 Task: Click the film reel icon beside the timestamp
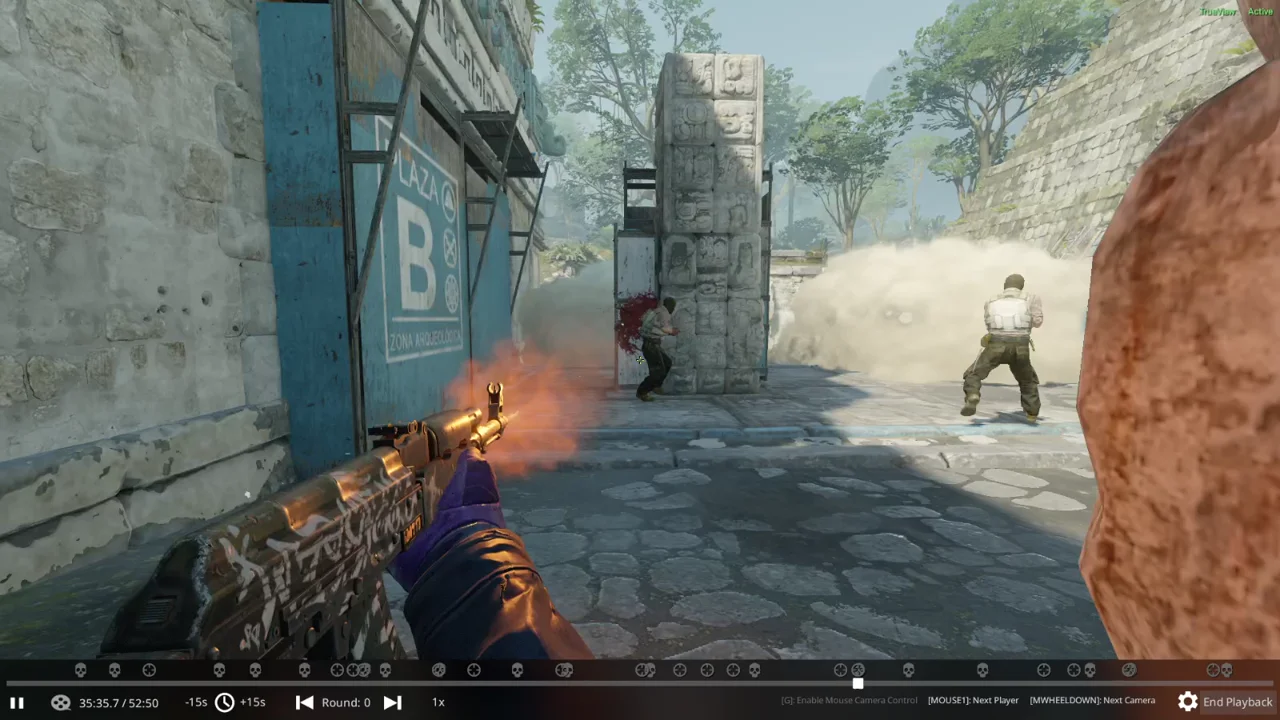(61, 702)
